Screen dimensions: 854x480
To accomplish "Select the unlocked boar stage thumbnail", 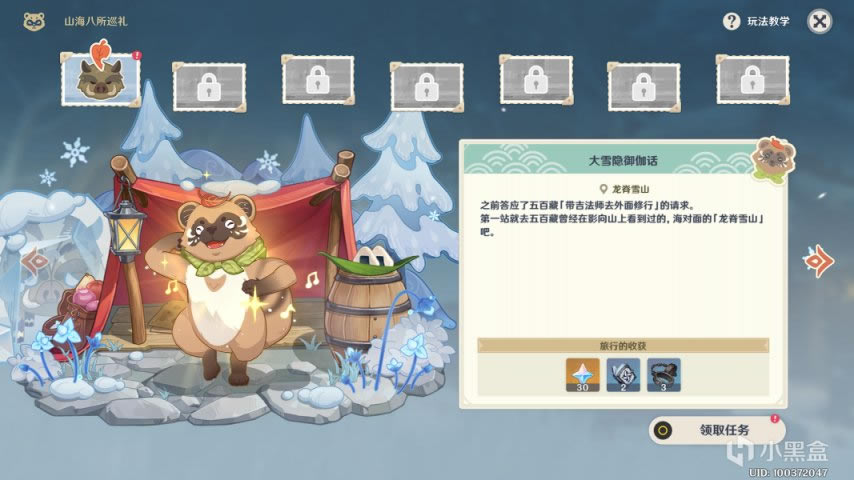I will click(x=100, y=79).
